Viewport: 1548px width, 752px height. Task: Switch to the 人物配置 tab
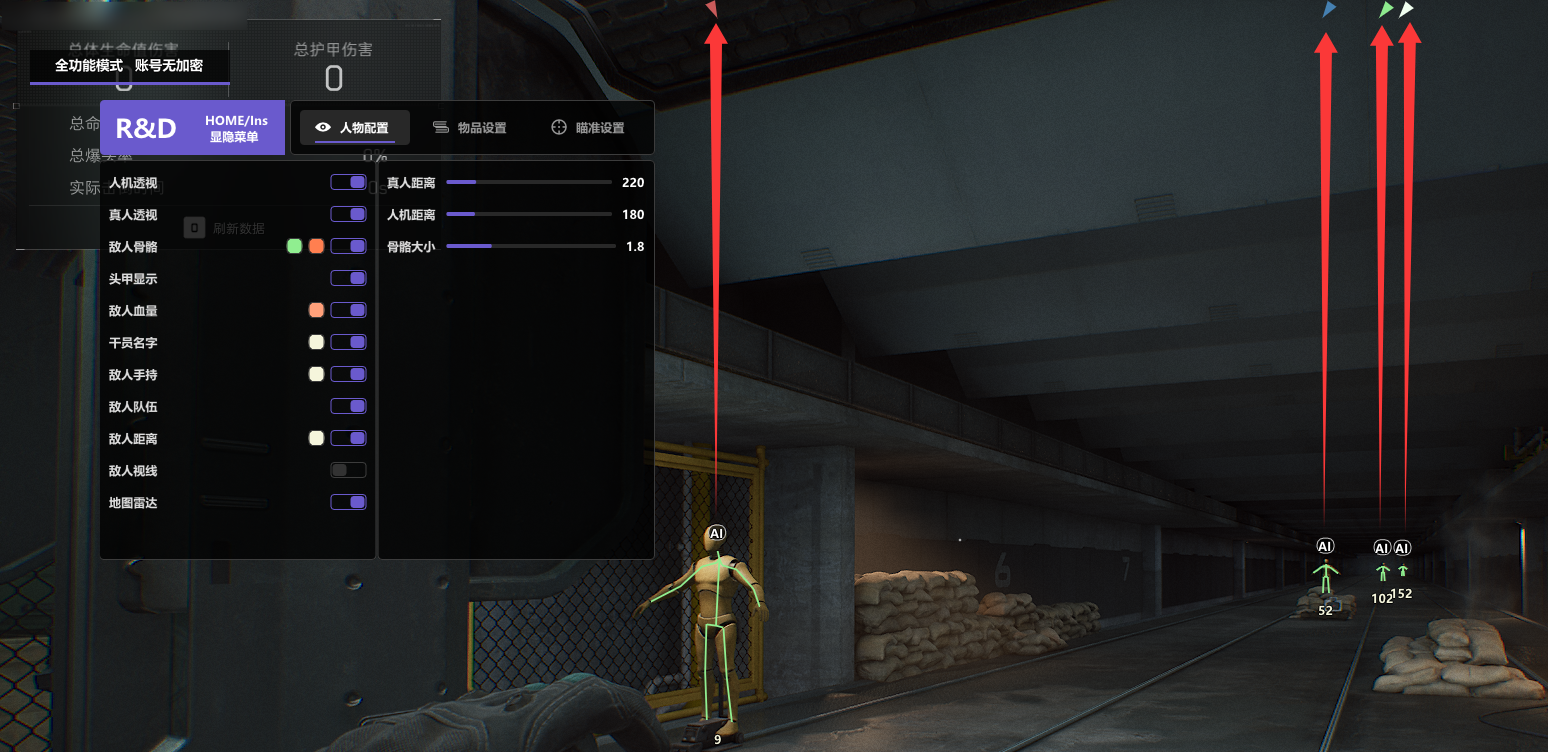coord(352,128)
